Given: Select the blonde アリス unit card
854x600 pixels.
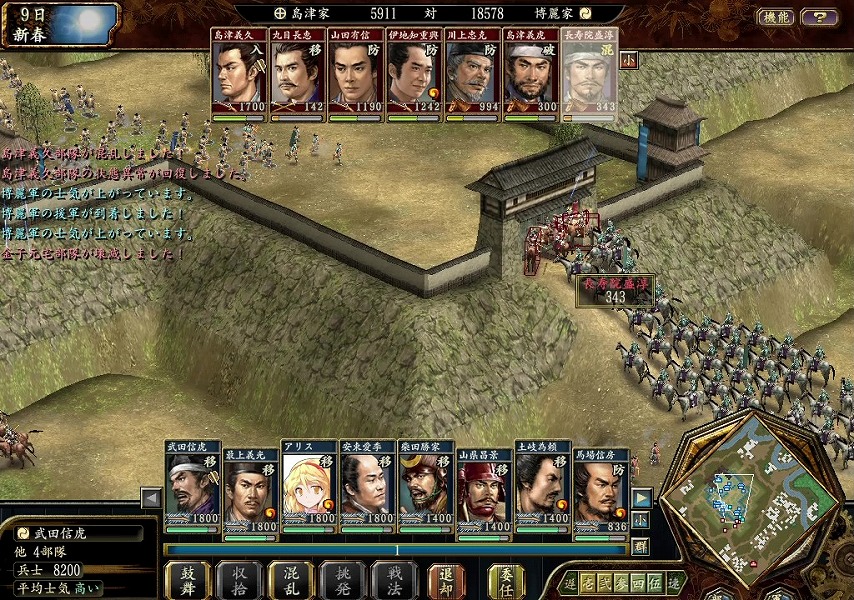Looking at the screenshot, I should 309,487.
